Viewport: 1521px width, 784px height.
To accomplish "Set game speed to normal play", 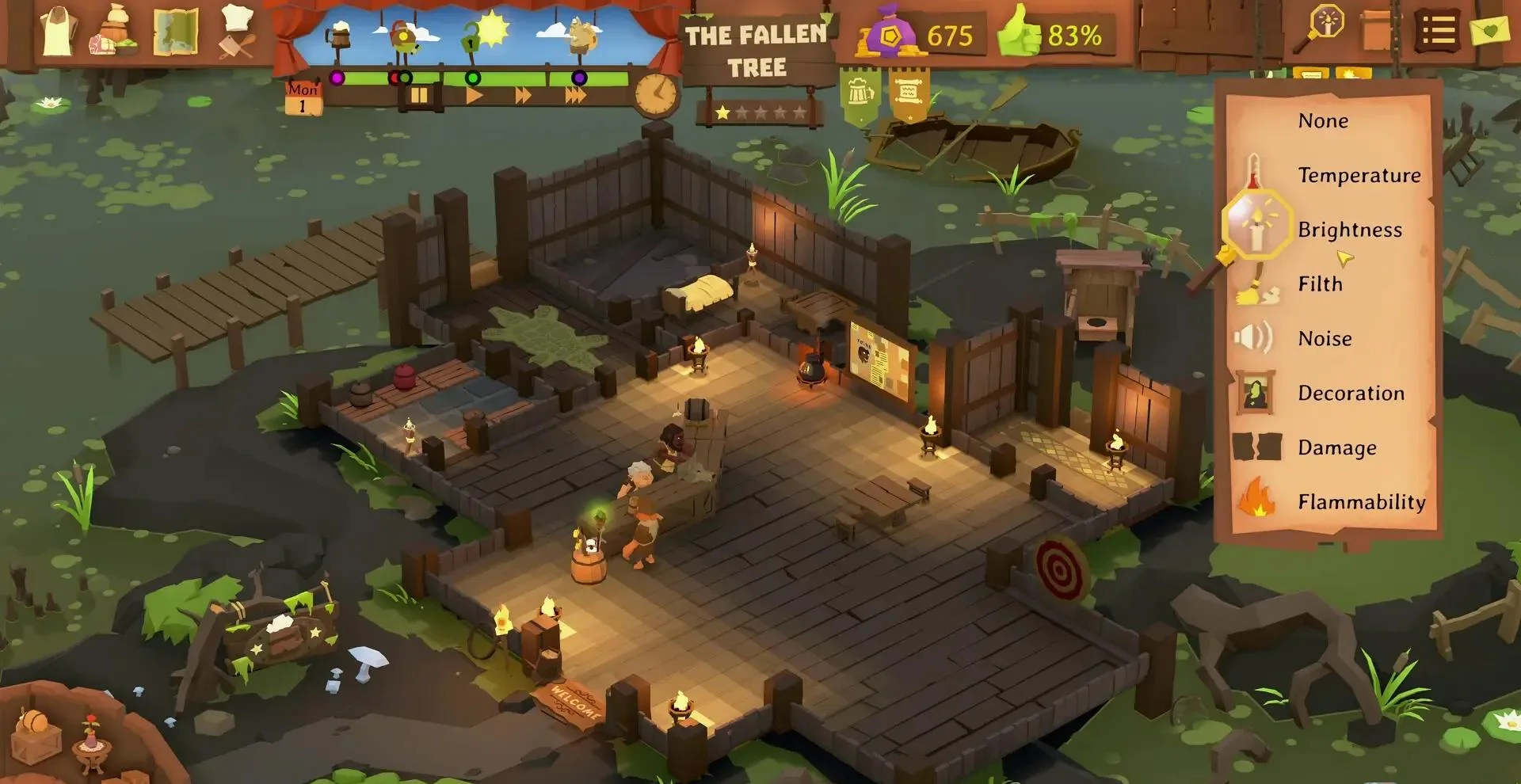I will click(474, 96).
